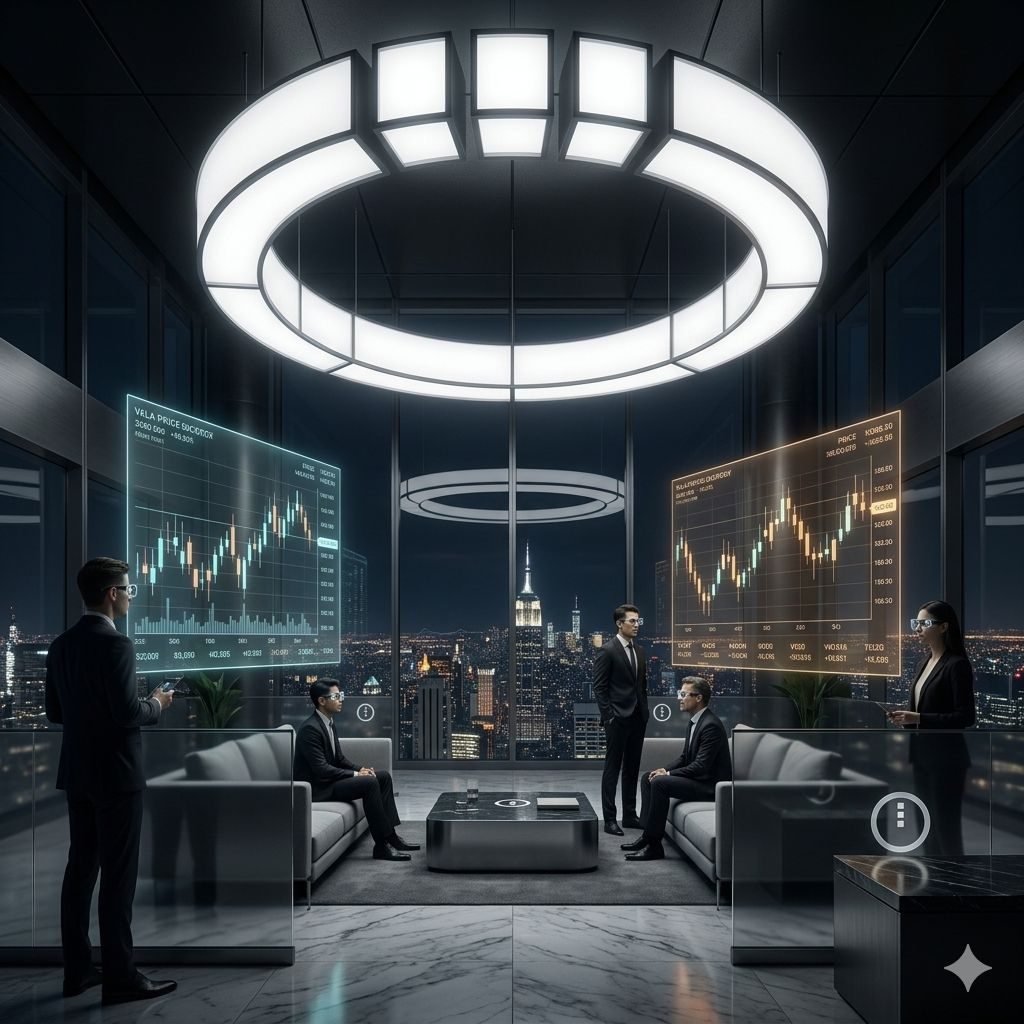The image size is (1024, 1024).
Task: Open the three-dot marker between the two men on the right
Action: (661, 712)
